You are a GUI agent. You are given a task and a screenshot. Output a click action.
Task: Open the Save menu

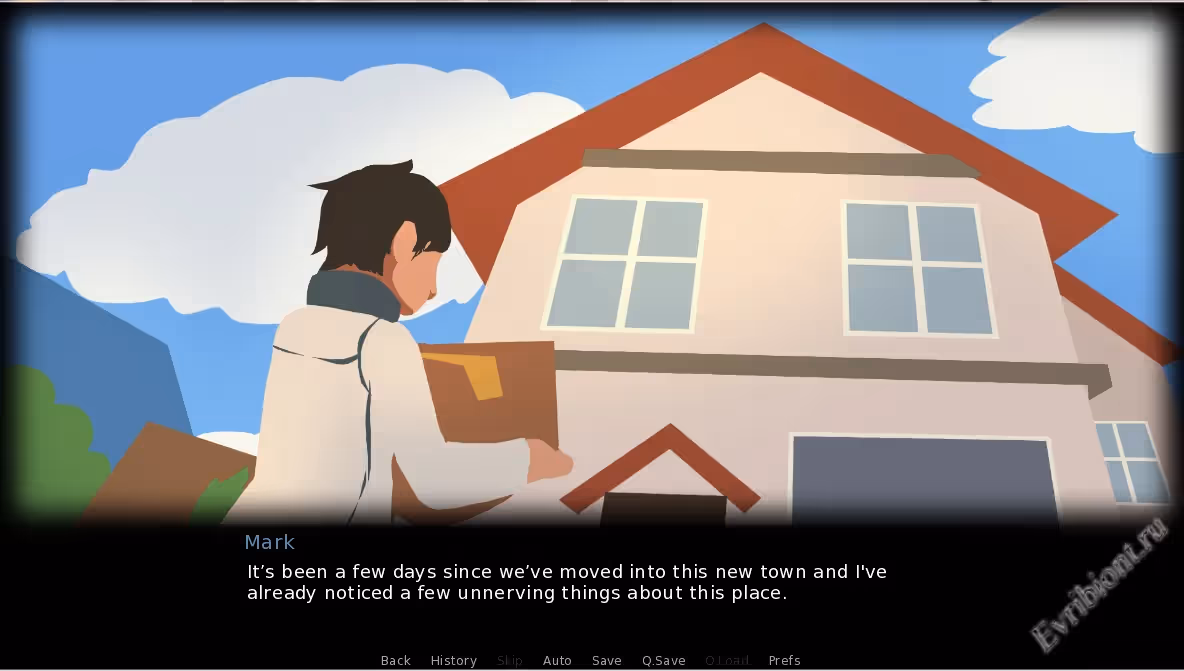606,660
